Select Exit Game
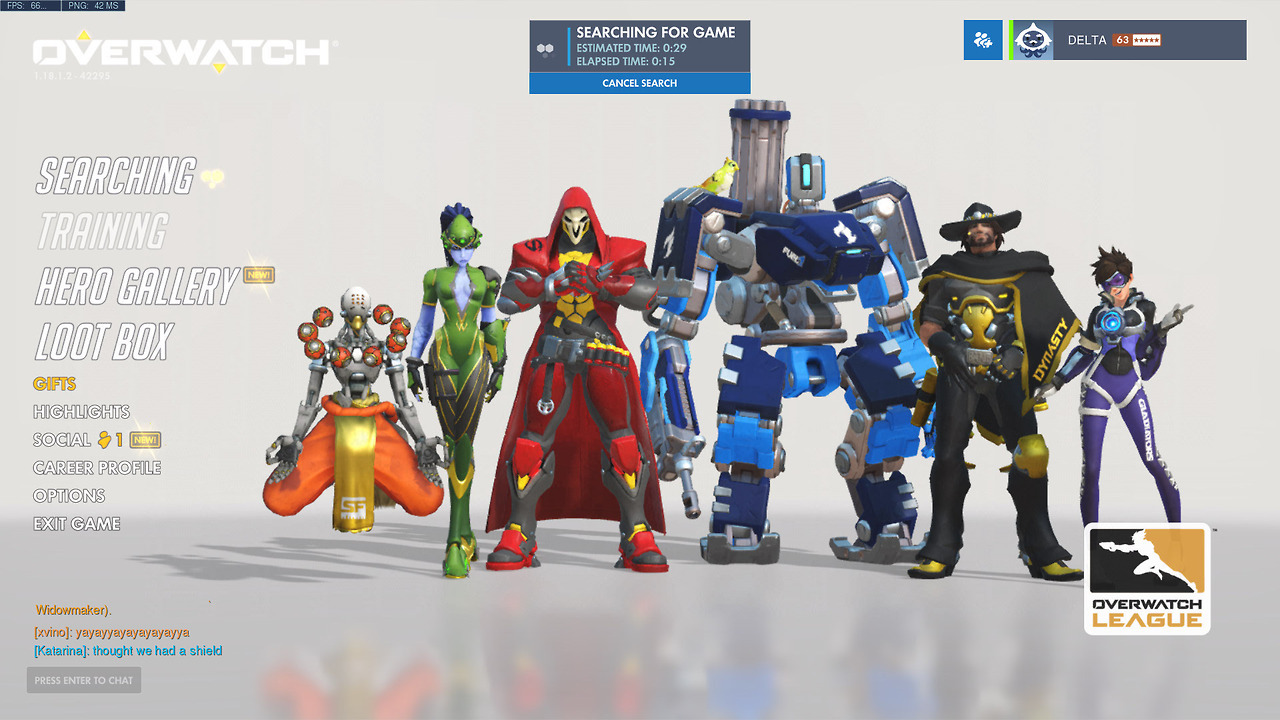1280x720 pixels. point(76,524)
